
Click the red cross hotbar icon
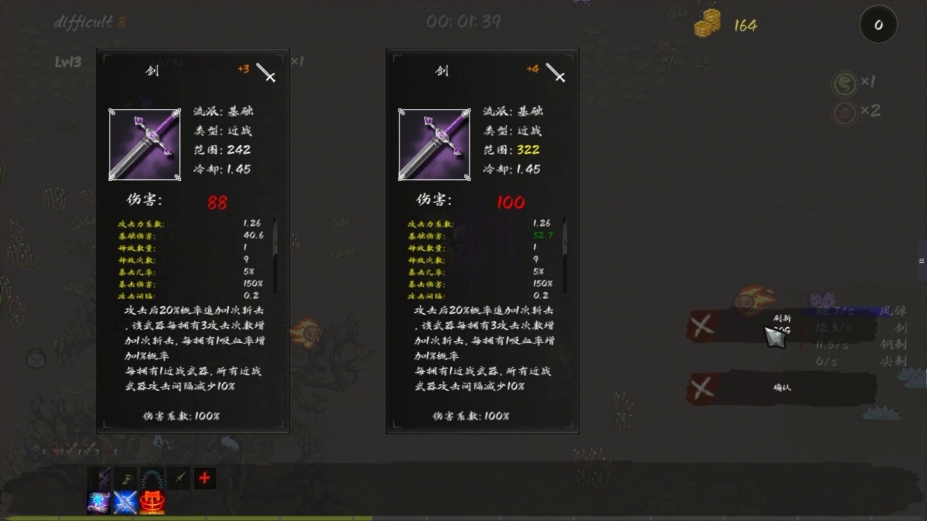click(205, 478)
